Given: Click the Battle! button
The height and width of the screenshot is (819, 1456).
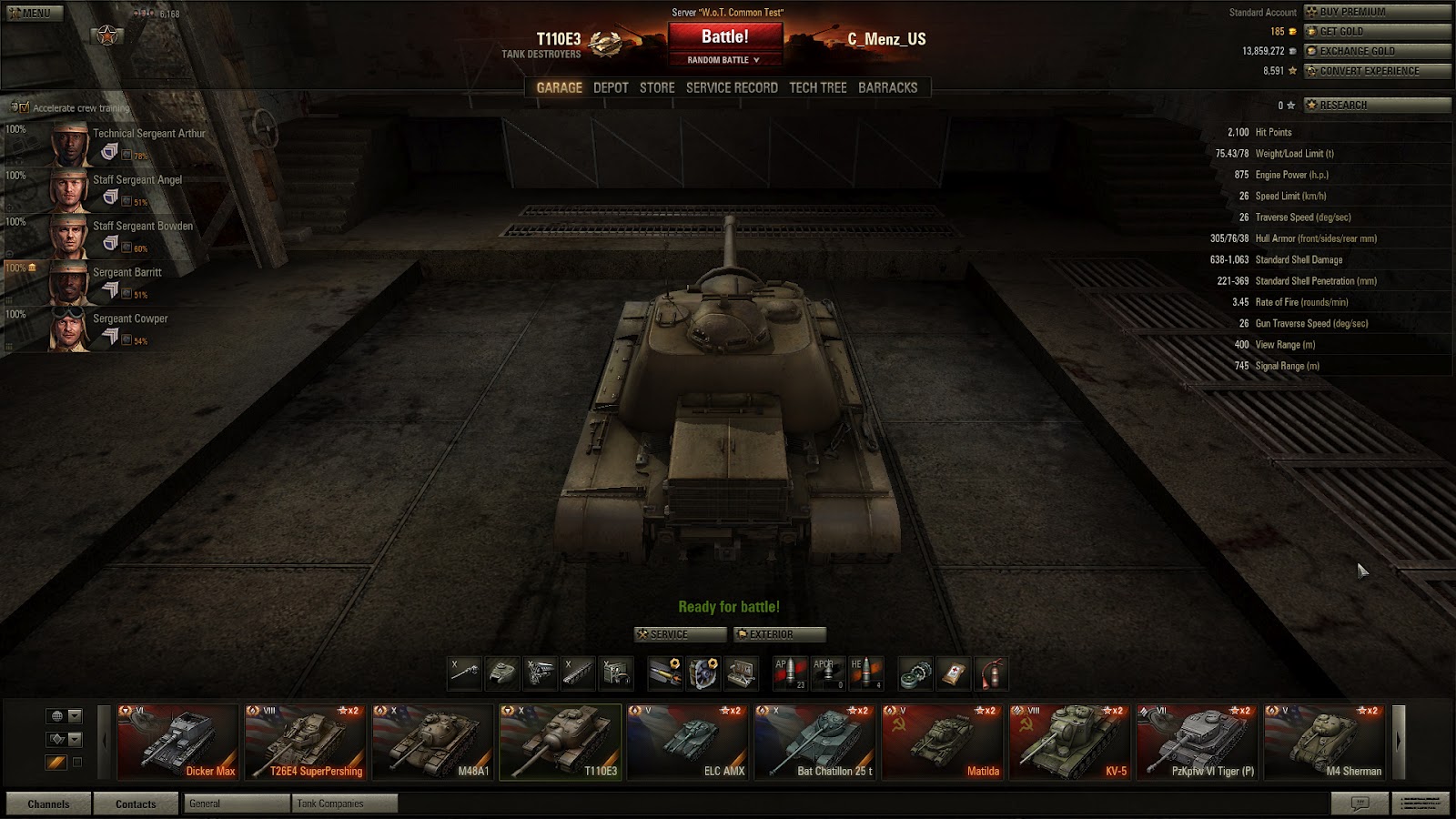Looking at the screenshot, I should click(724, 38).
